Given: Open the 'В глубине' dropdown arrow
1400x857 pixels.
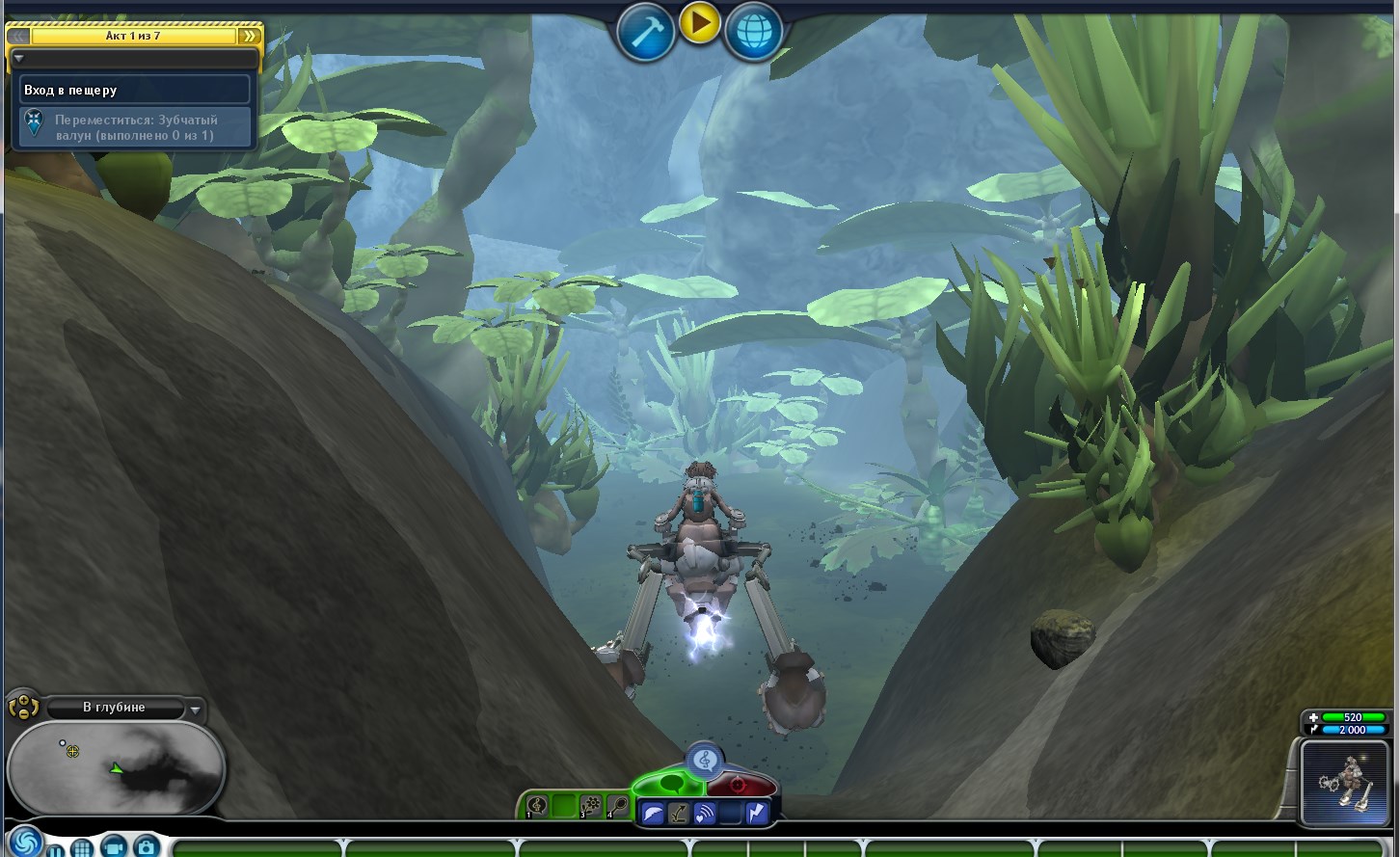Looking at the screenshot, I should (x=196, y=710).
